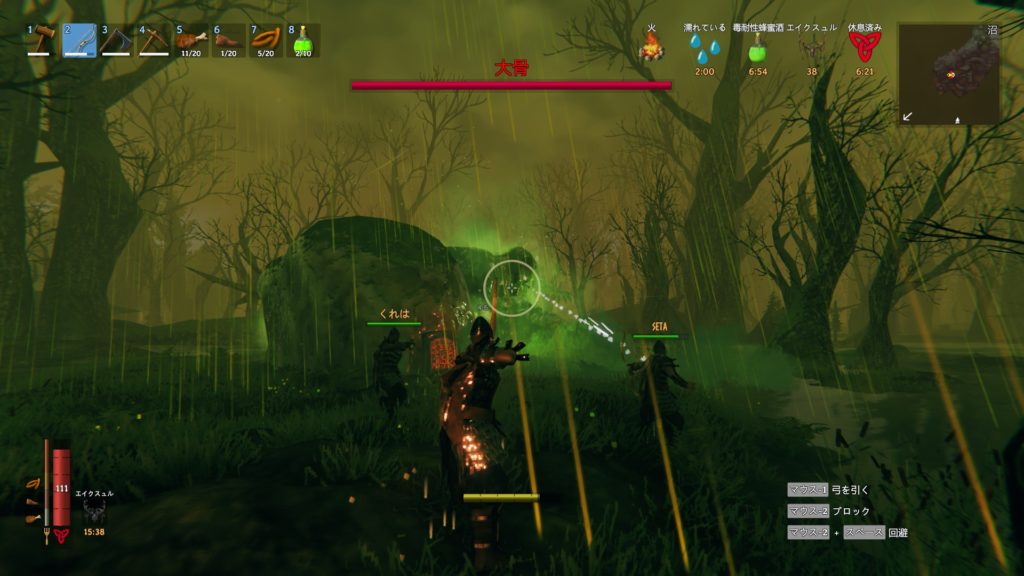Image resolution: width=1024 pixels, height=576 pixels.
Task: Click the poison resistance mead status icon
Action: (757, 47)
